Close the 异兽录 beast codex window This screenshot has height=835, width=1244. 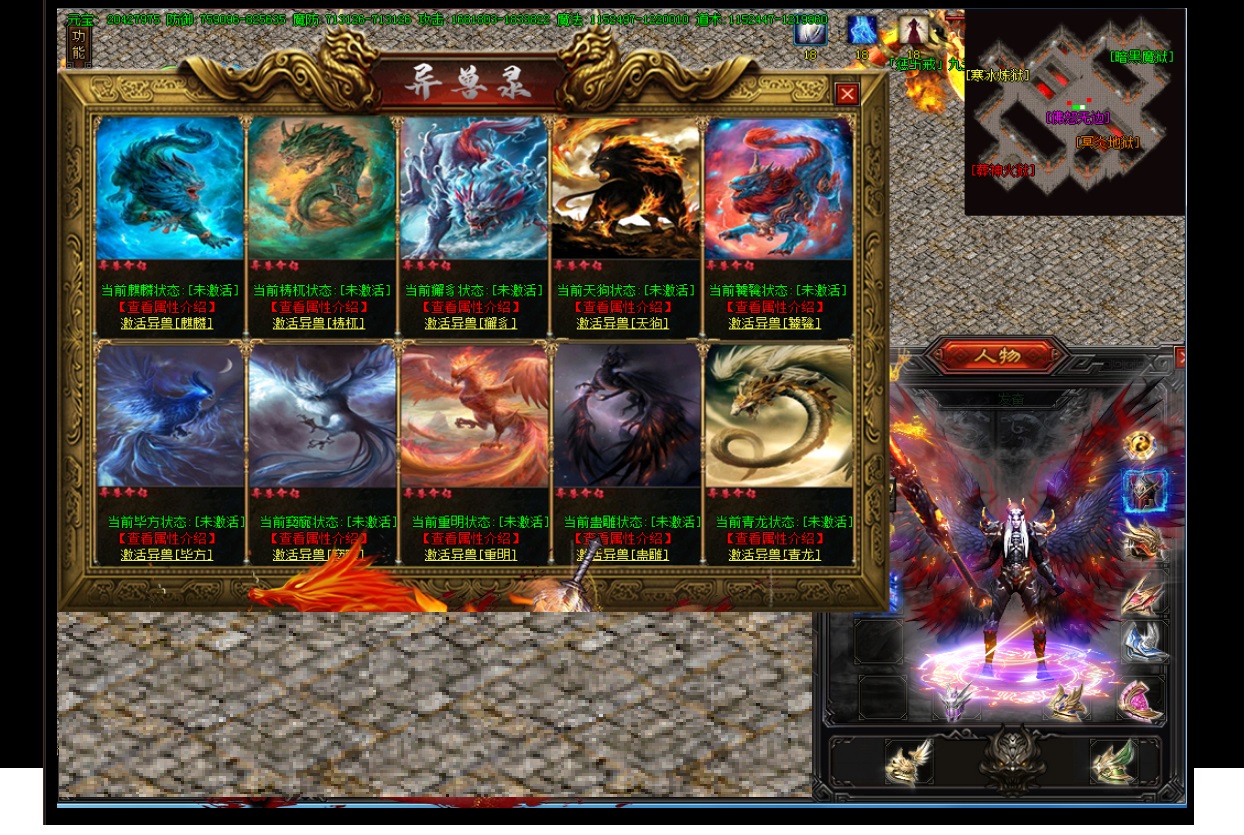(x=847, y=94)
